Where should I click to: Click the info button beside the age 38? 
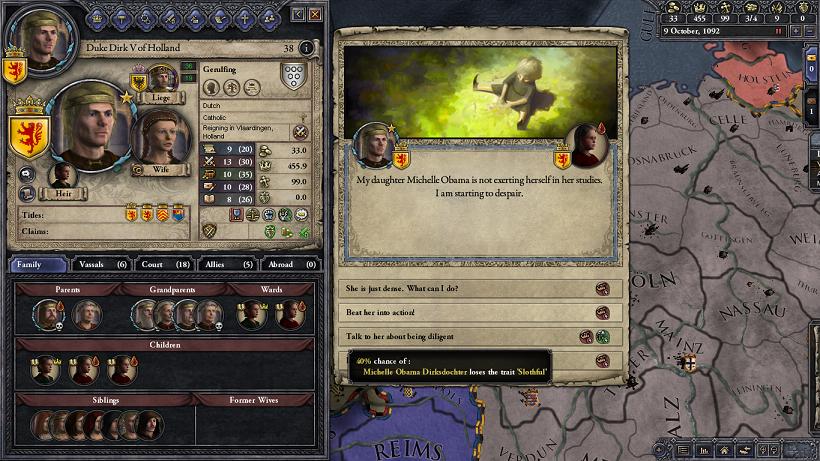pyautogui.click(x=306, y=47)
